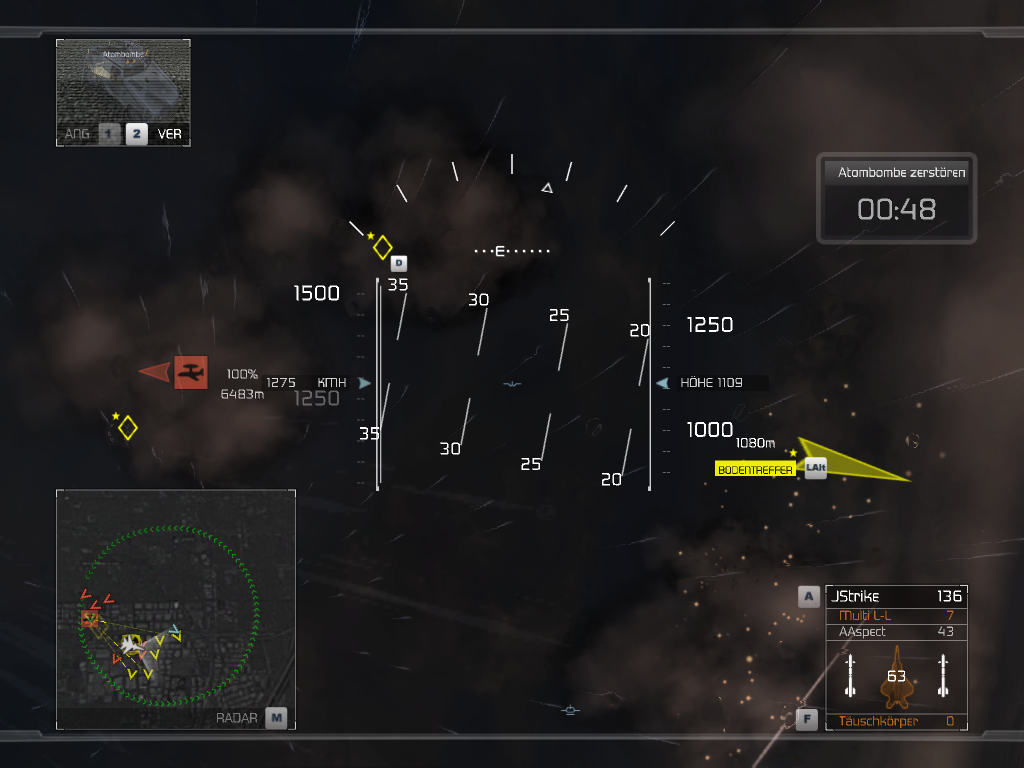Choose the Multi L-L missile row

pyautogui.click(x=895, y=615)
